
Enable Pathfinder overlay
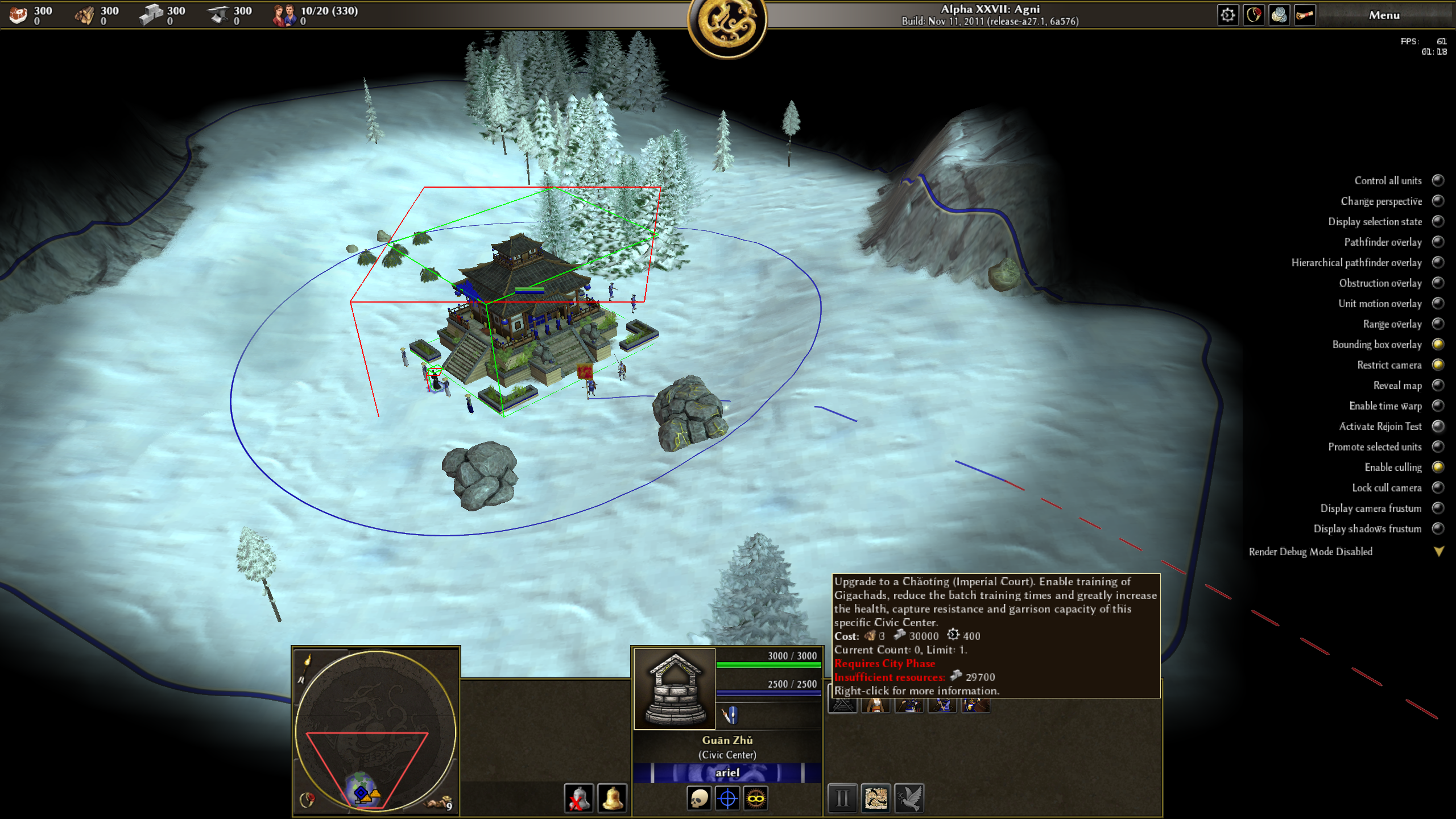[1438, 242]
